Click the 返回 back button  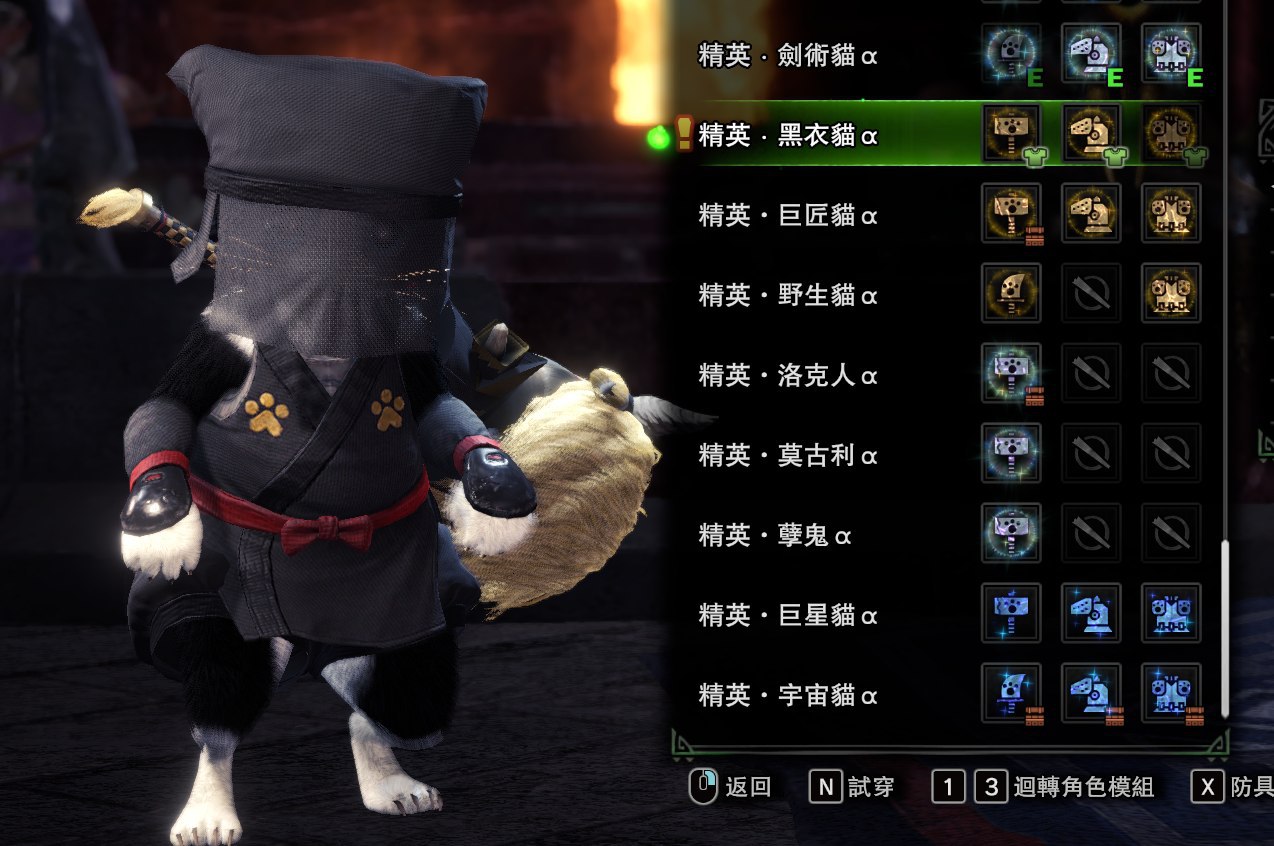731,787
